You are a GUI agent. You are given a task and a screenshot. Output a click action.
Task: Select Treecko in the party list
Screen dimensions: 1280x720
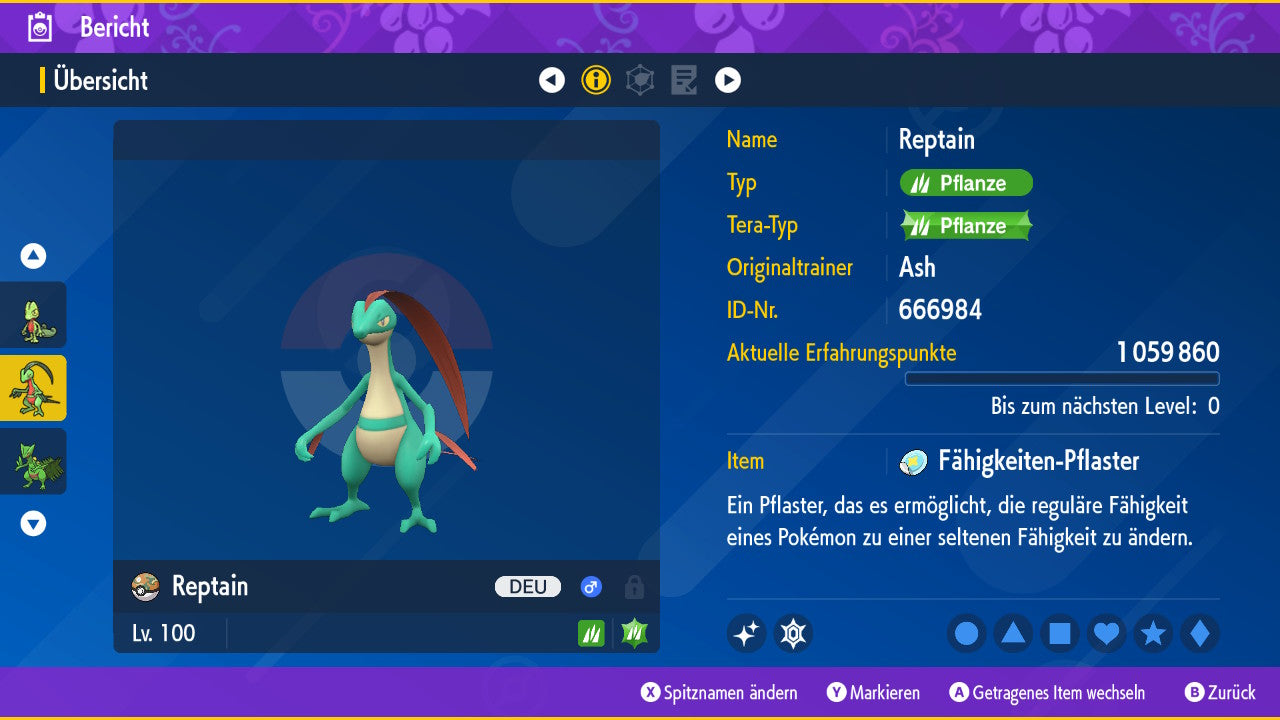[x=33, y=315]
